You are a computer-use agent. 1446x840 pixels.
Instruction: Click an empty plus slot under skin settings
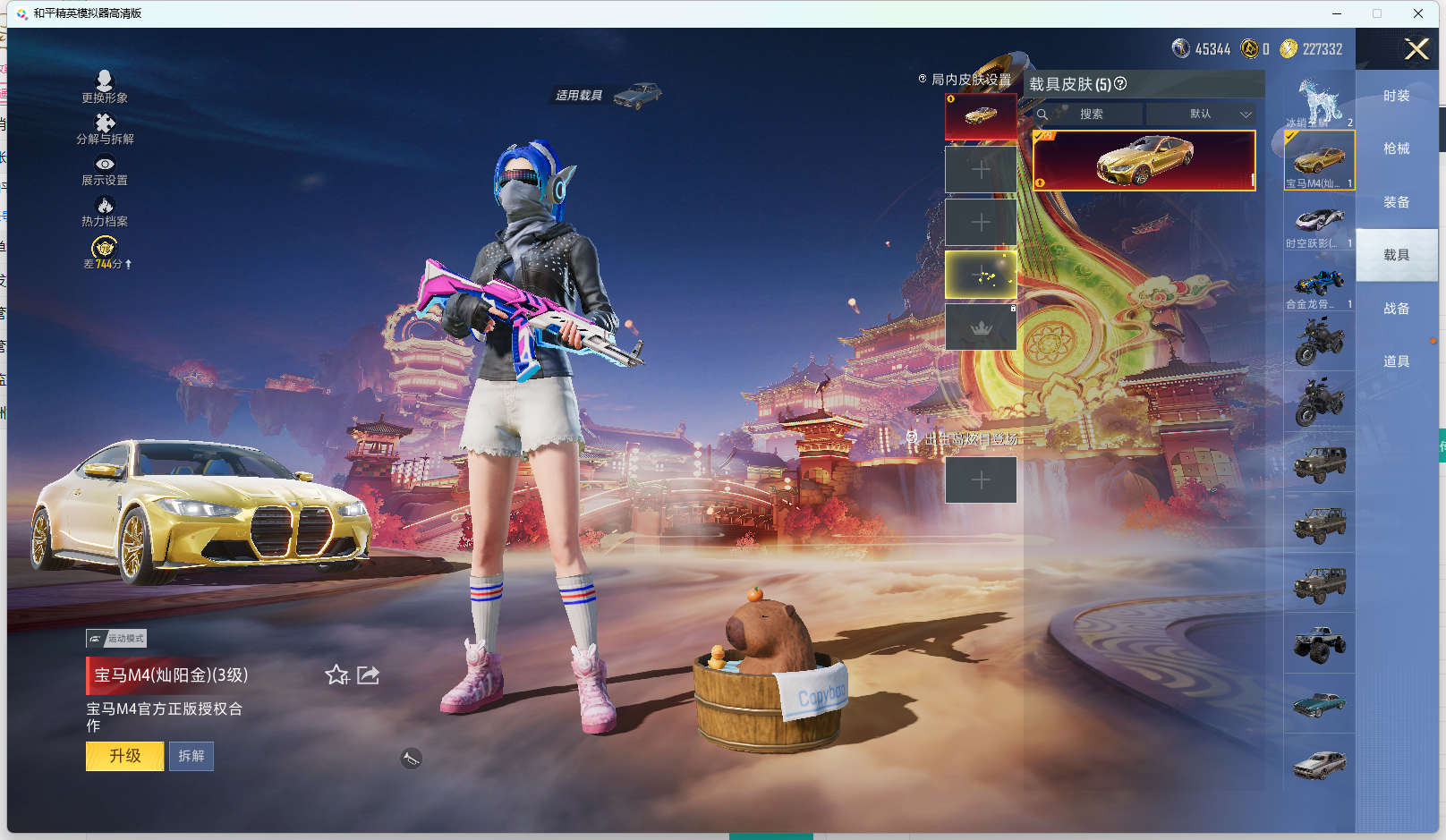point(980,170)
